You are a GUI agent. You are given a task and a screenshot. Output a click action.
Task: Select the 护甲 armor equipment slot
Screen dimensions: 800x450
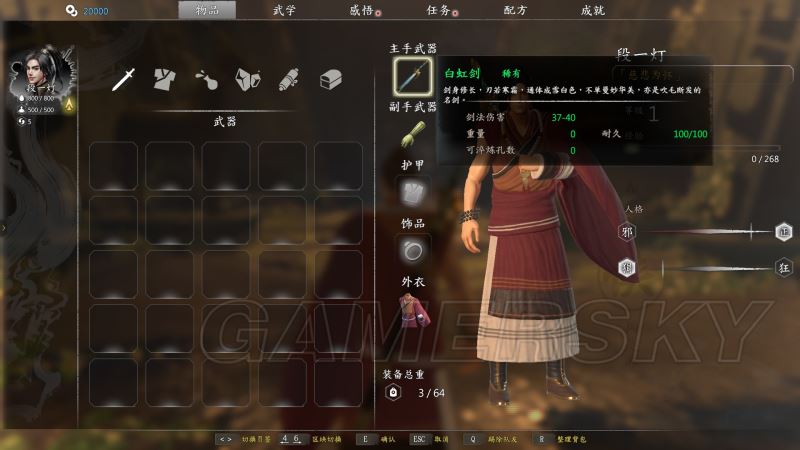click(x=412, y=192)
